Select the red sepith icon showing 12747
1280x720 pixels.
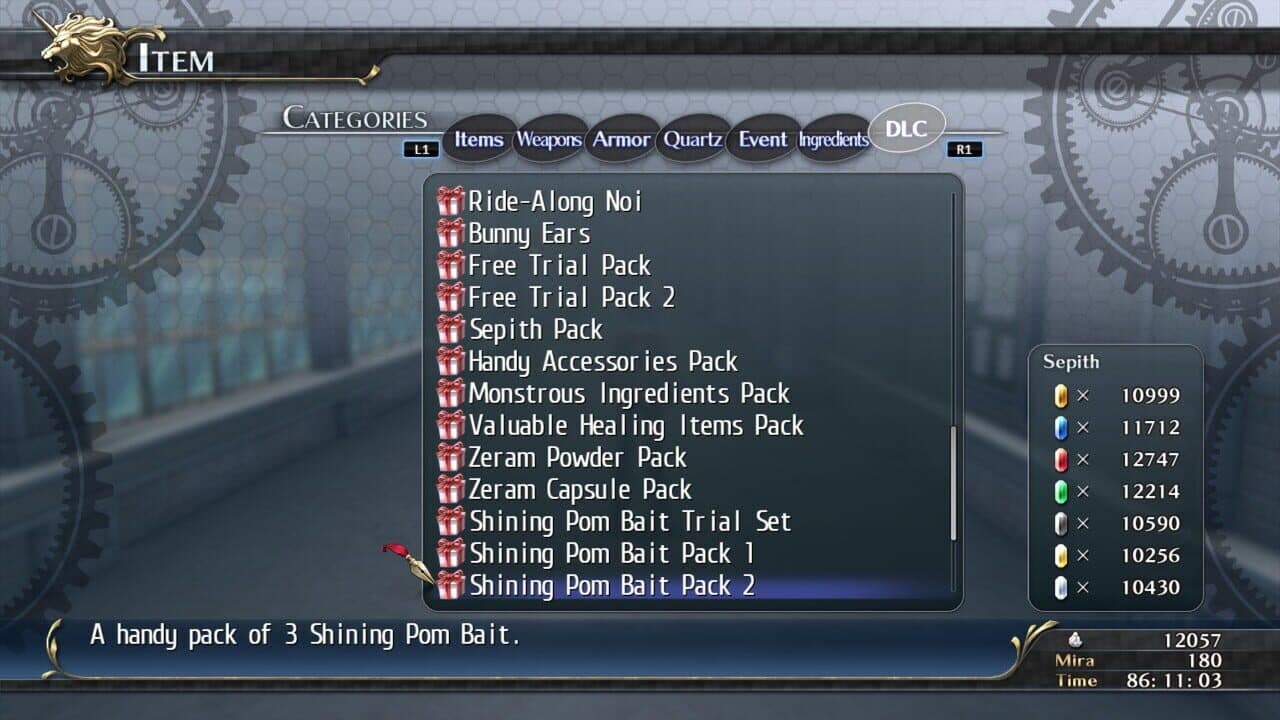(1062, 459)
